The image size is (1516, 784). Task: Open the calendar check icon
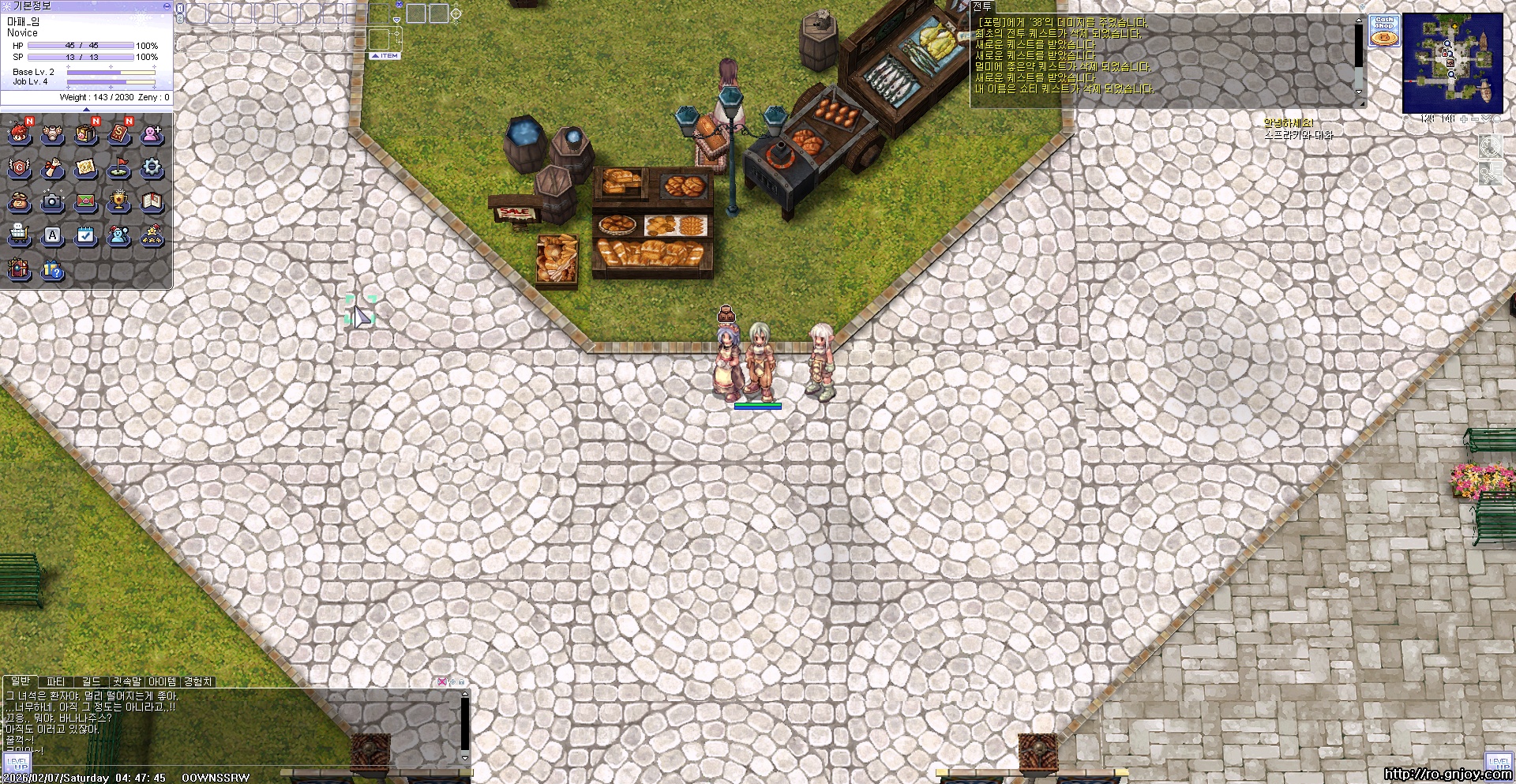[x=86, y=235]
